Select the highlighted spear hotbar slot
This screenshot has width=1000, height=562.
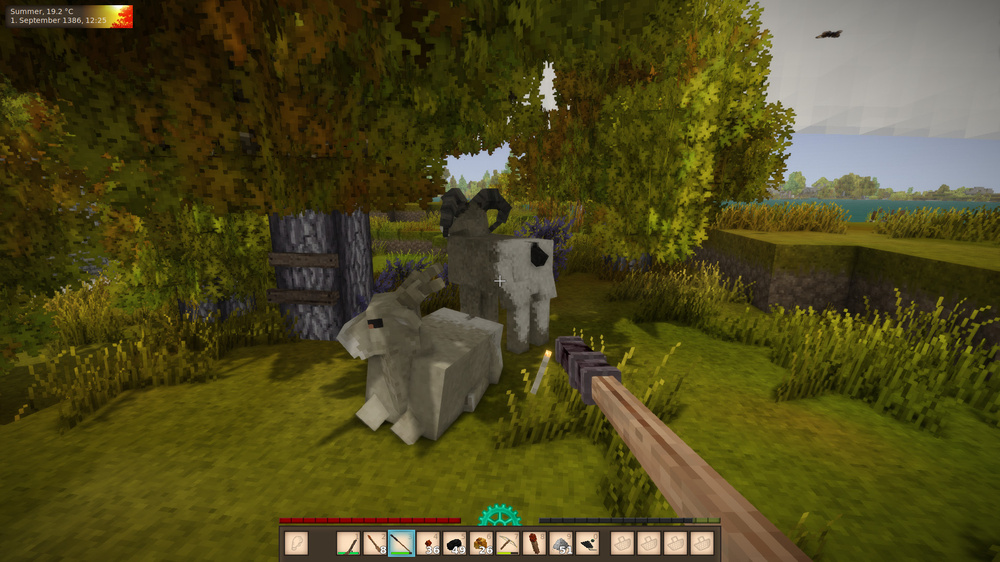401,543
